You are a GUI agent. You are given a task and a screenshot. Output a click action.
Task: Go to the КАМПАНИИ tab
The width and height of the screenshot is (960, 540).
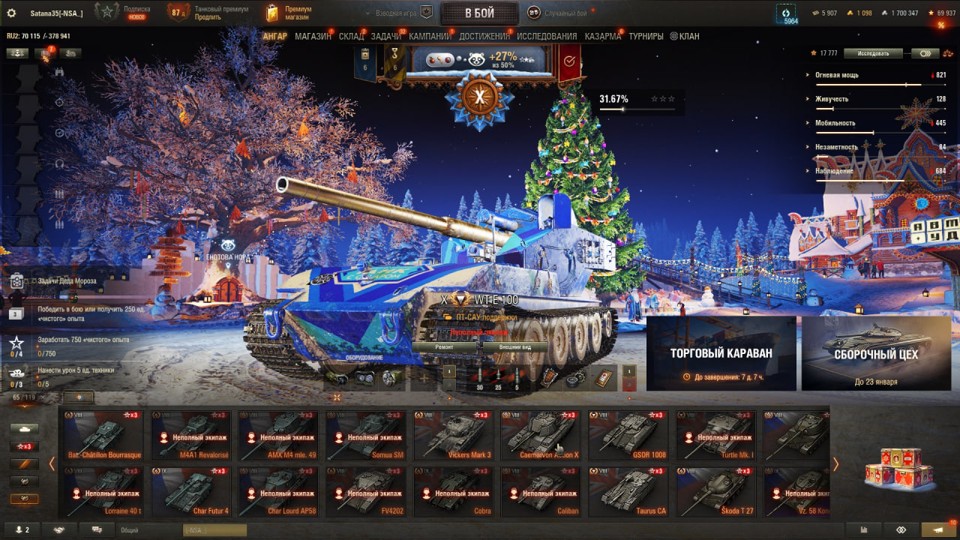430,37
